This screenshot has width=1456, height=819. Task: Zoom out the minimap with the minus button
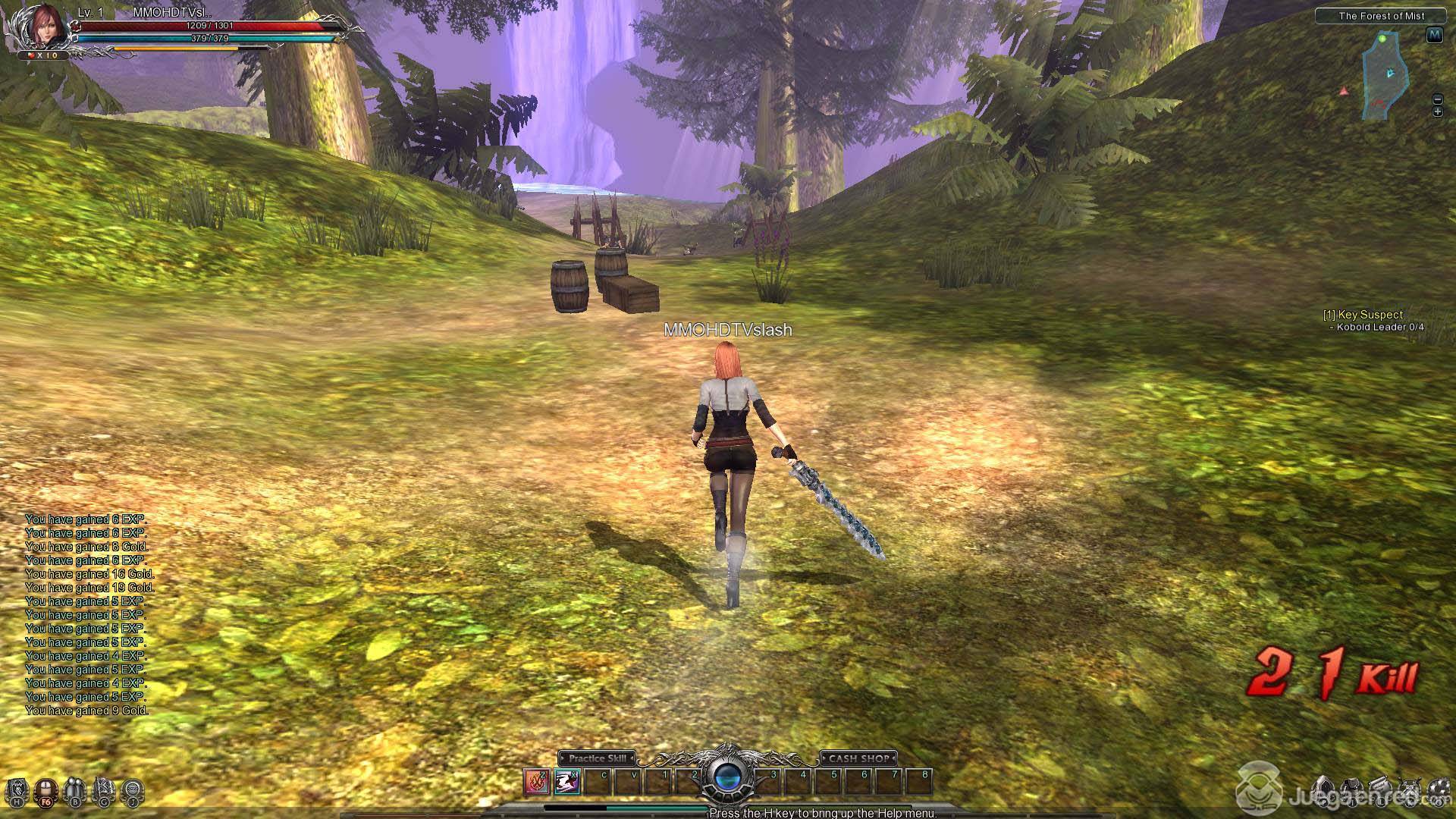pos(1437,99)
